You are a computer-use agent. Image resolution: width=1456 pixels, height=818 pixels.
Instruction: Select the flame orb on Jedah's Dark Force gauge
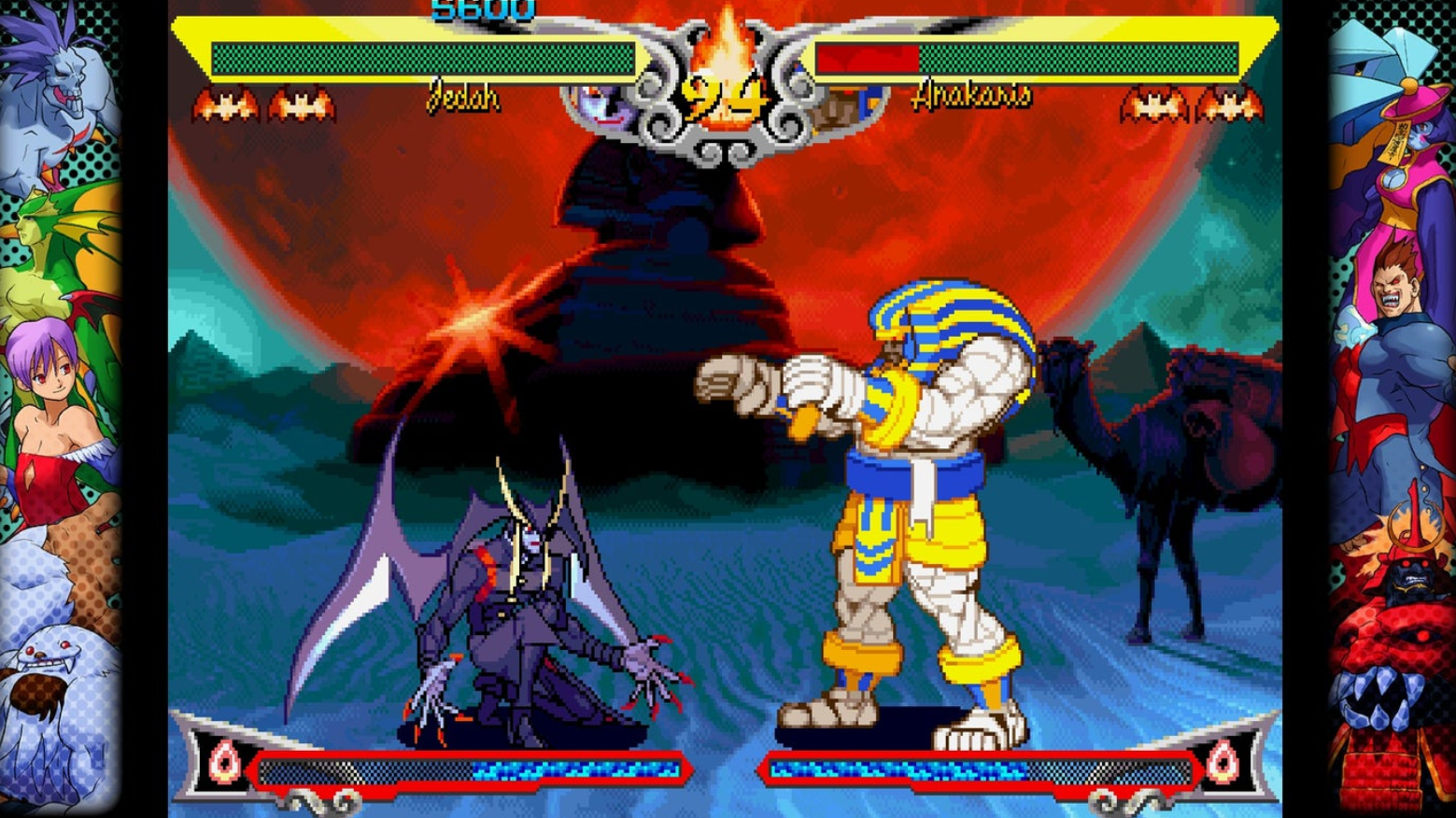224,760
